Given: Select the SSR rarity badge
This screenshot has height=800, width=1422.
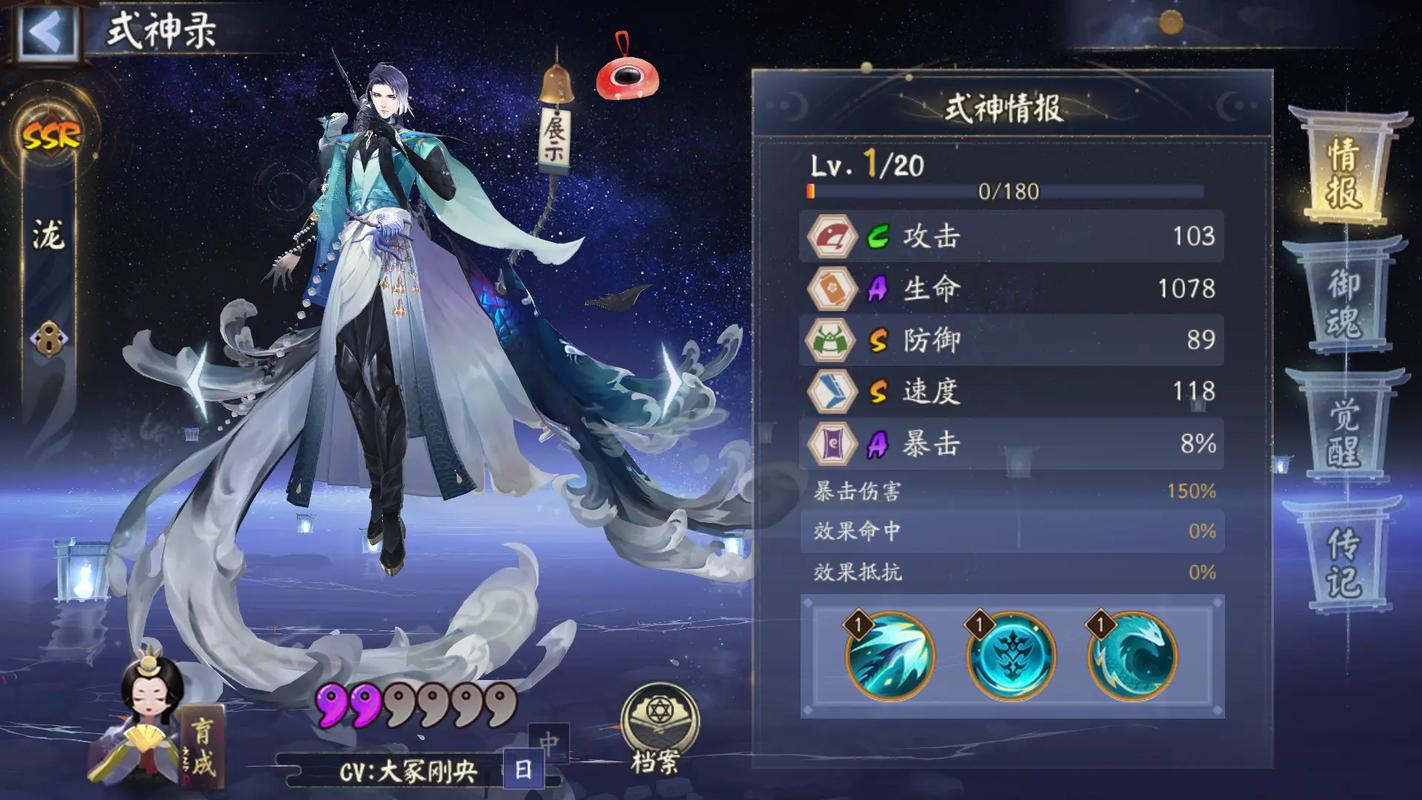Looking at the screenshot, I should [49, 137].
